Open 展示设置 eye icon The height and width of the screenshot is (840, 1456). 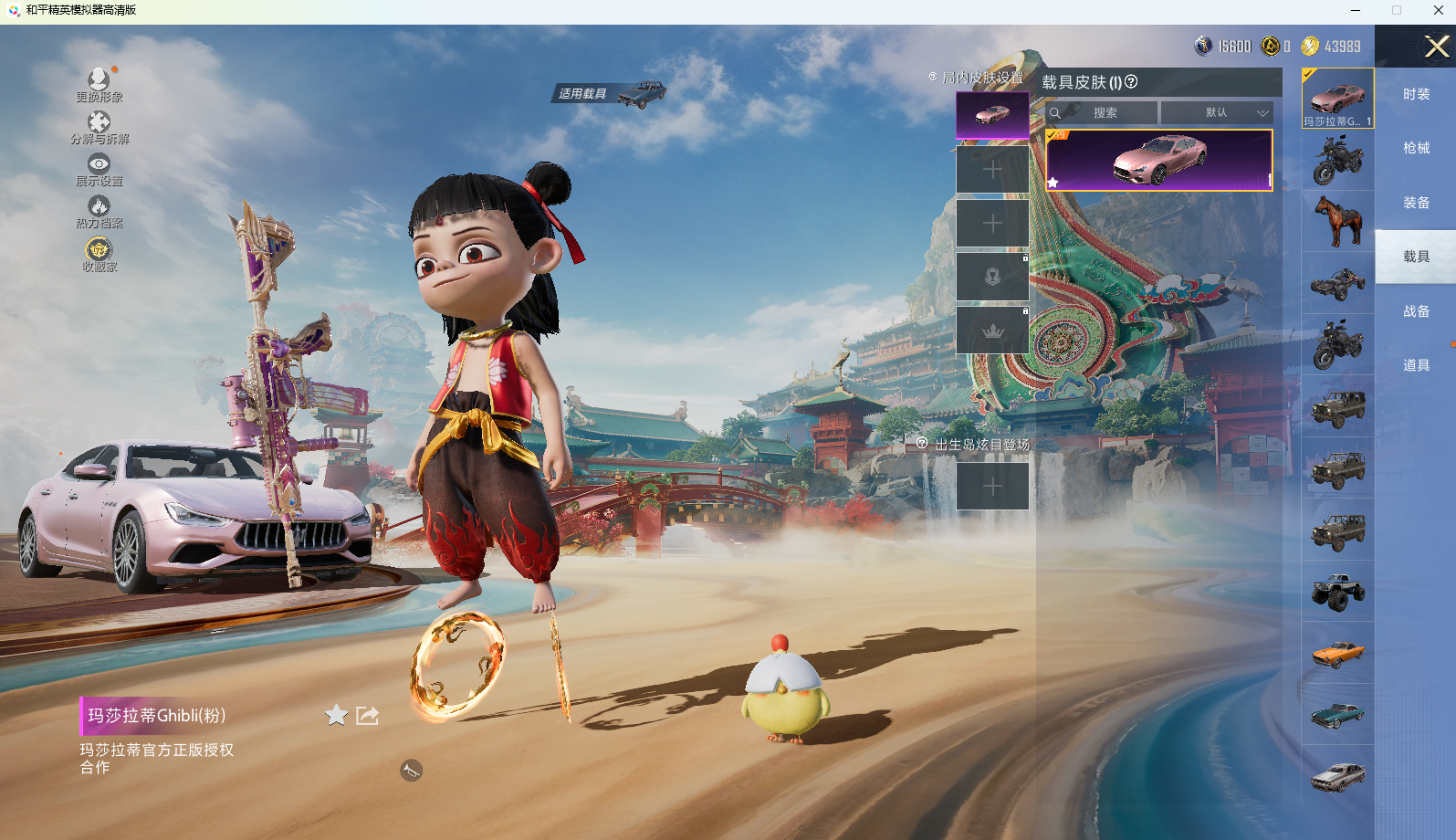click(x=99, y=164)
